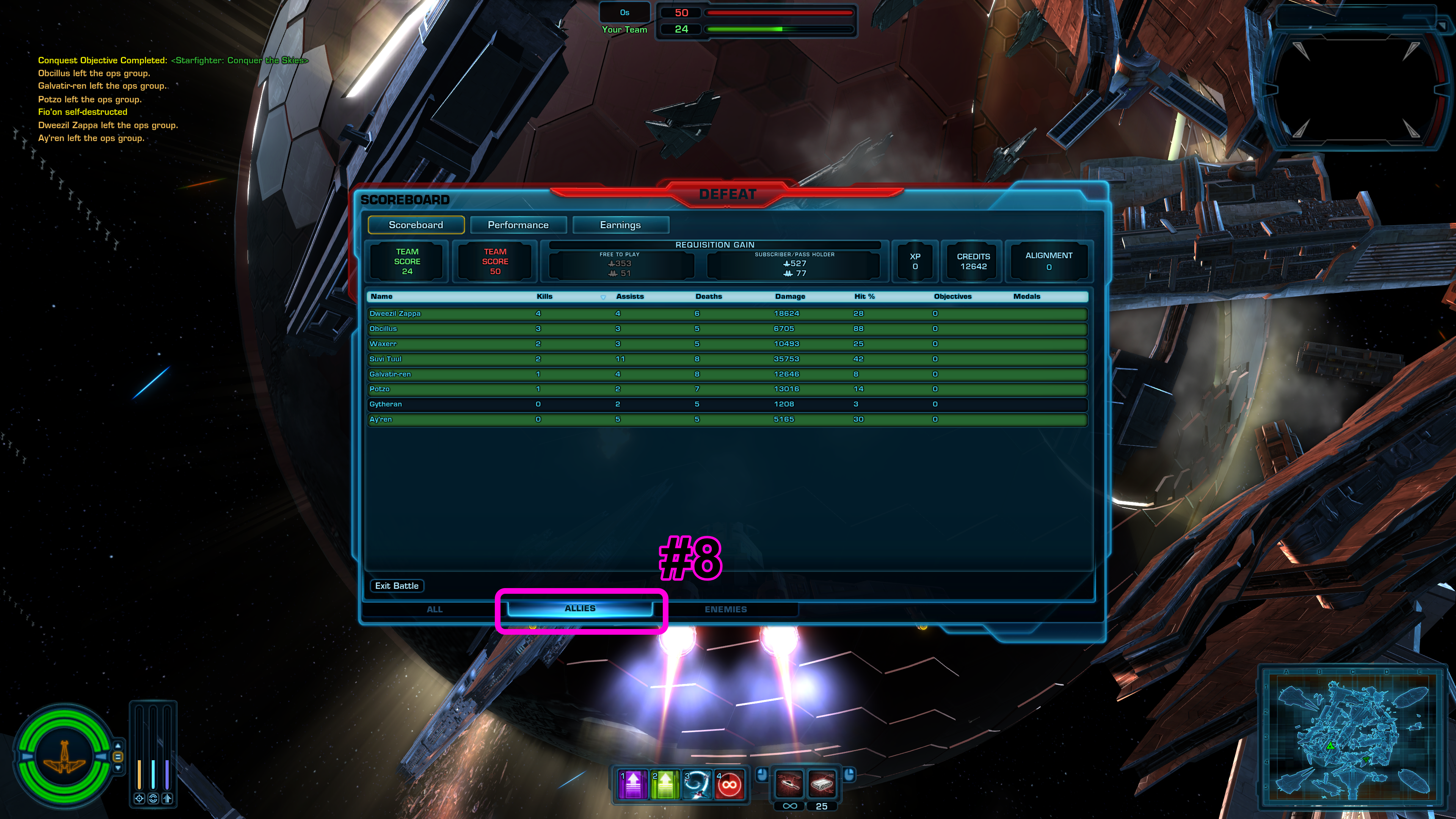Use the blue spiral maneuver ability
This screenshot has width=1456, height=819.
[698, 784]
